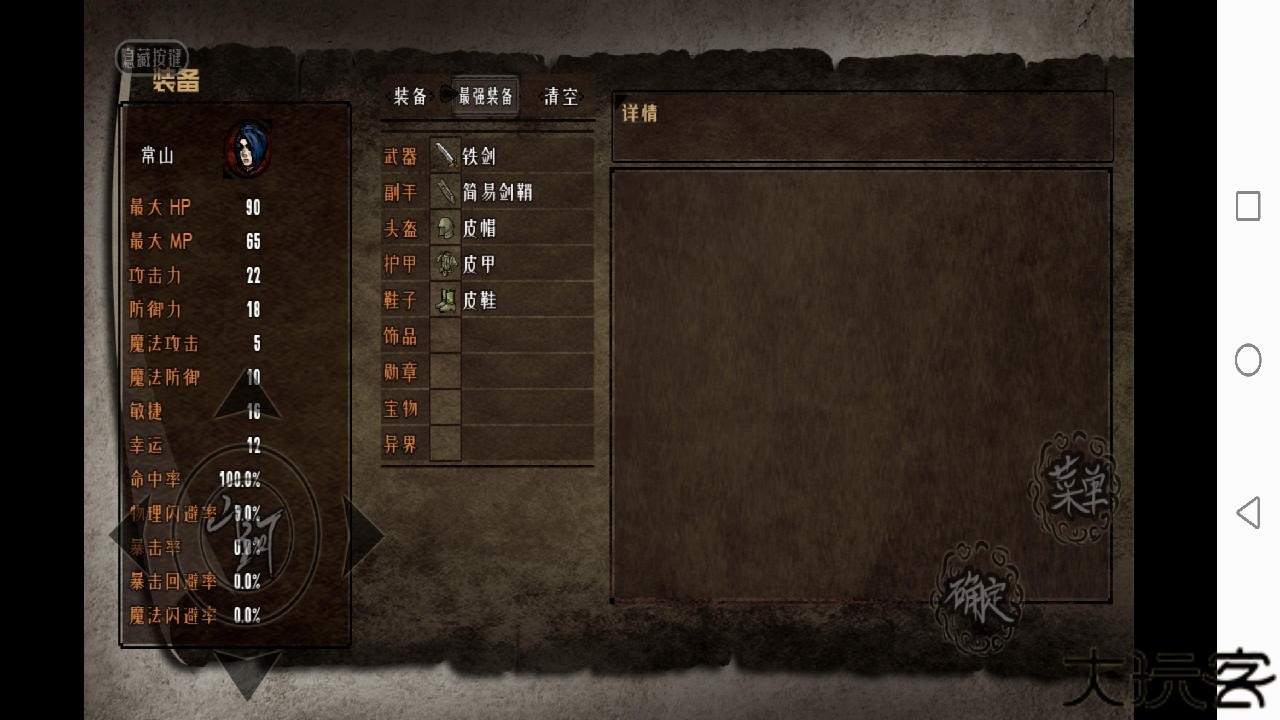Open the empty 宝物 treasure slot

(512, 408)
